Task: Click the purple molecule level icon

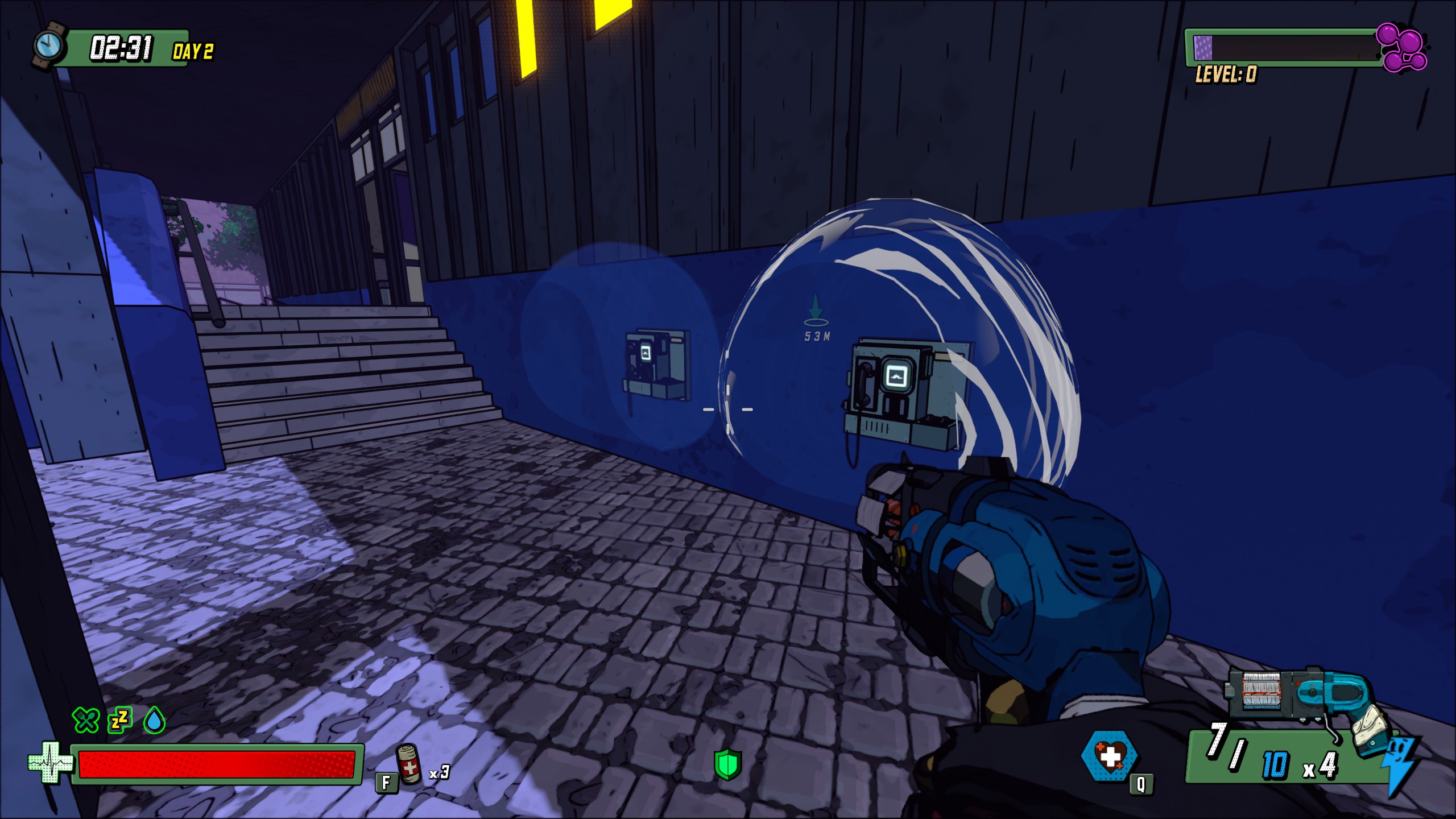Action: click(x=1401, y=48)
